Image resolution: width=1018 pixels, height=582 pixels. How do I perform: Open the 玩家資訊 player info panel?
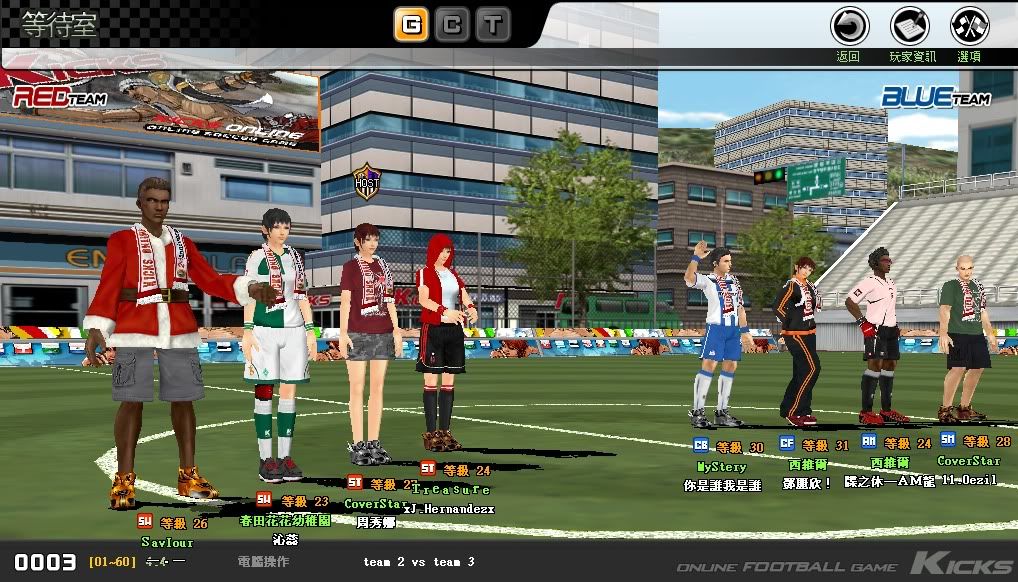[910, 26]
